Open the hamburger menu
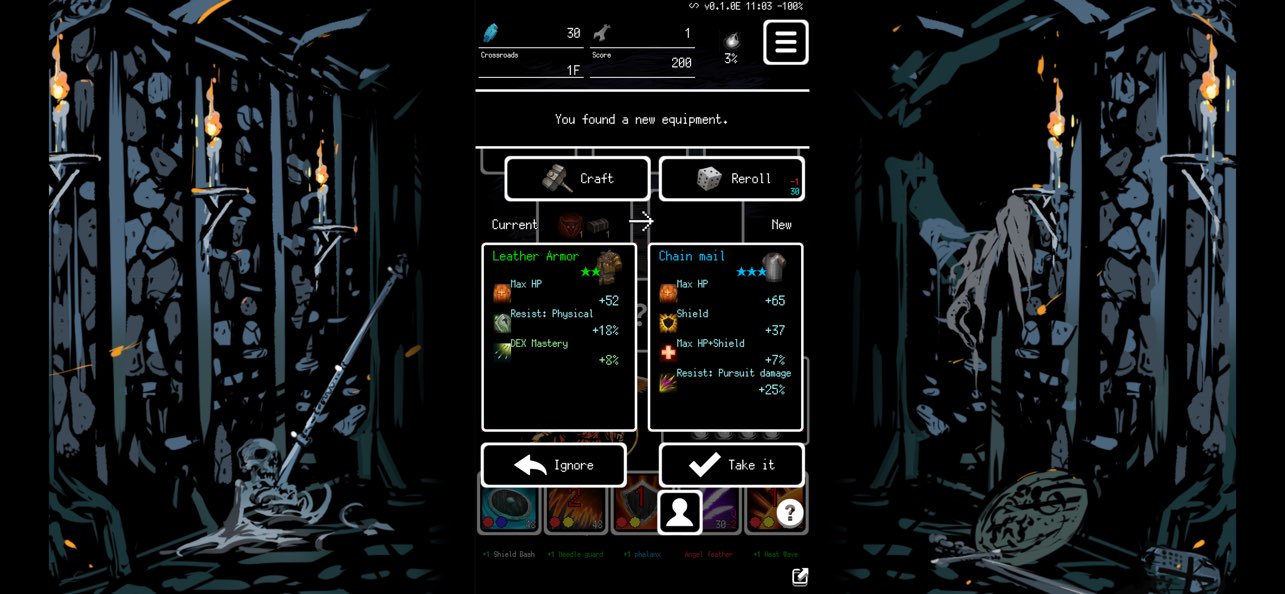Image resolution: width=1285 pixels, height=594 pixels. (x=786, y=42)
